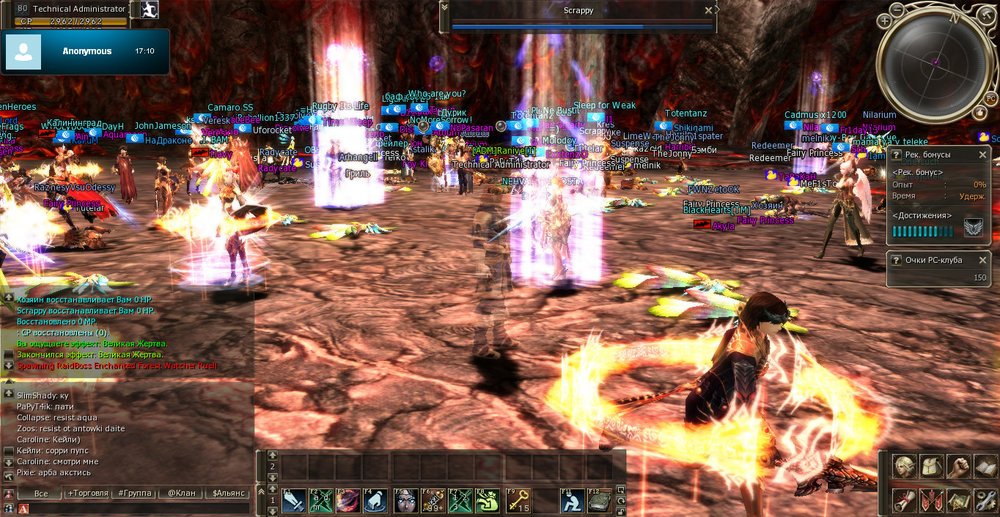Close the PC-club points panel

pos(983,259)
